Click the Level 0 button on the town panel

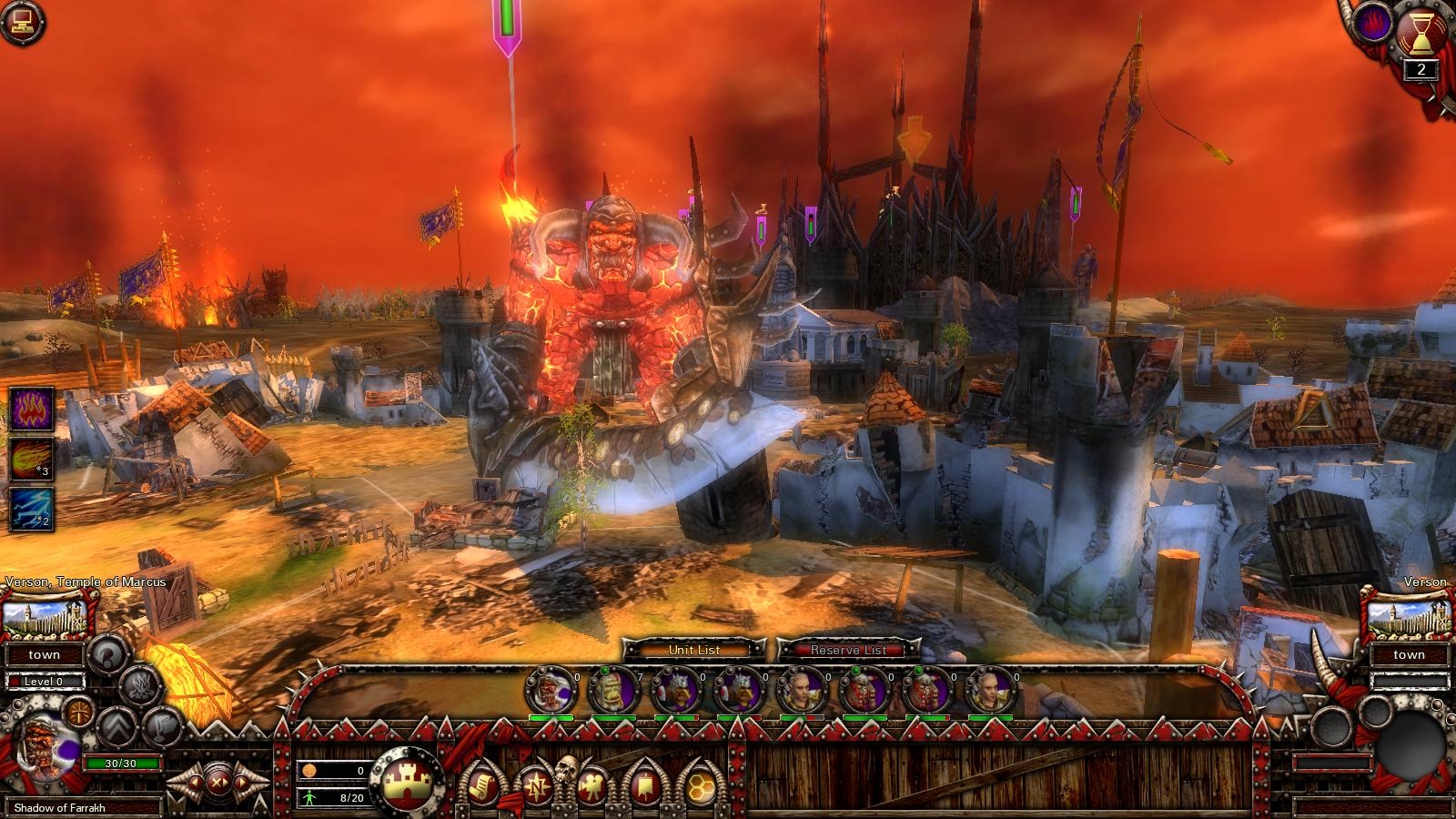44,681
